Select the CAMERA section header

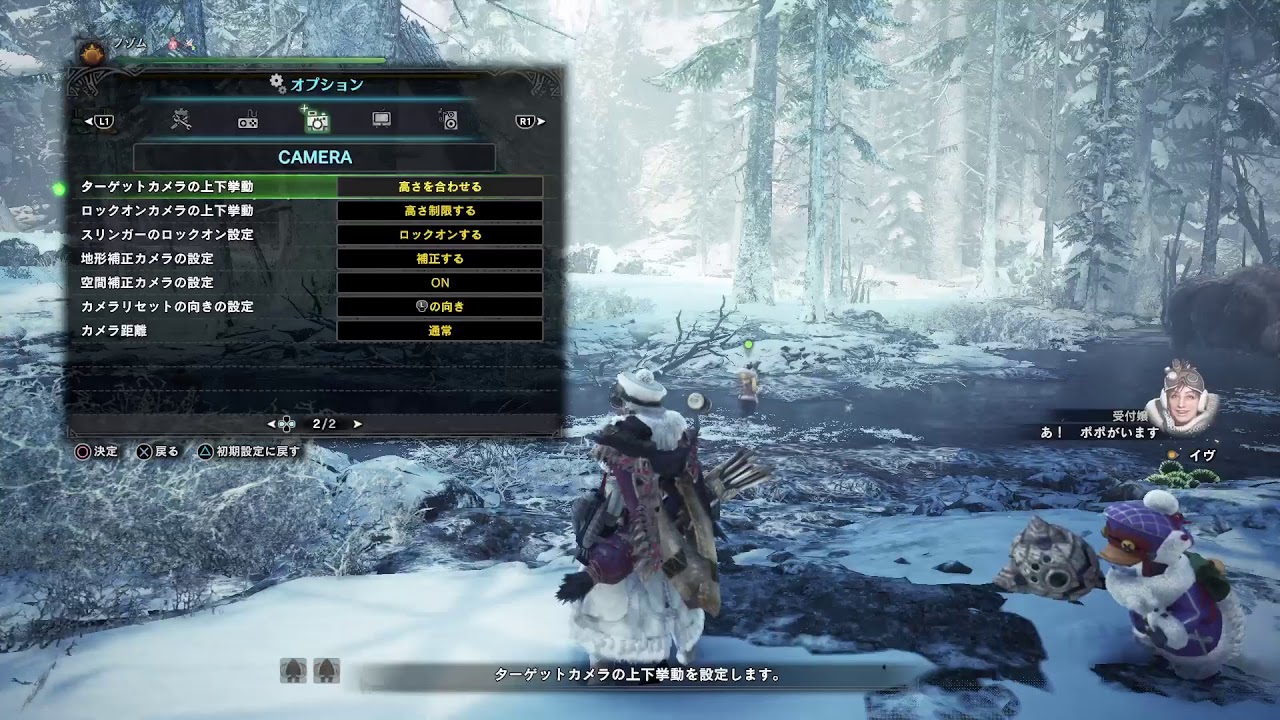coord(315,157)
